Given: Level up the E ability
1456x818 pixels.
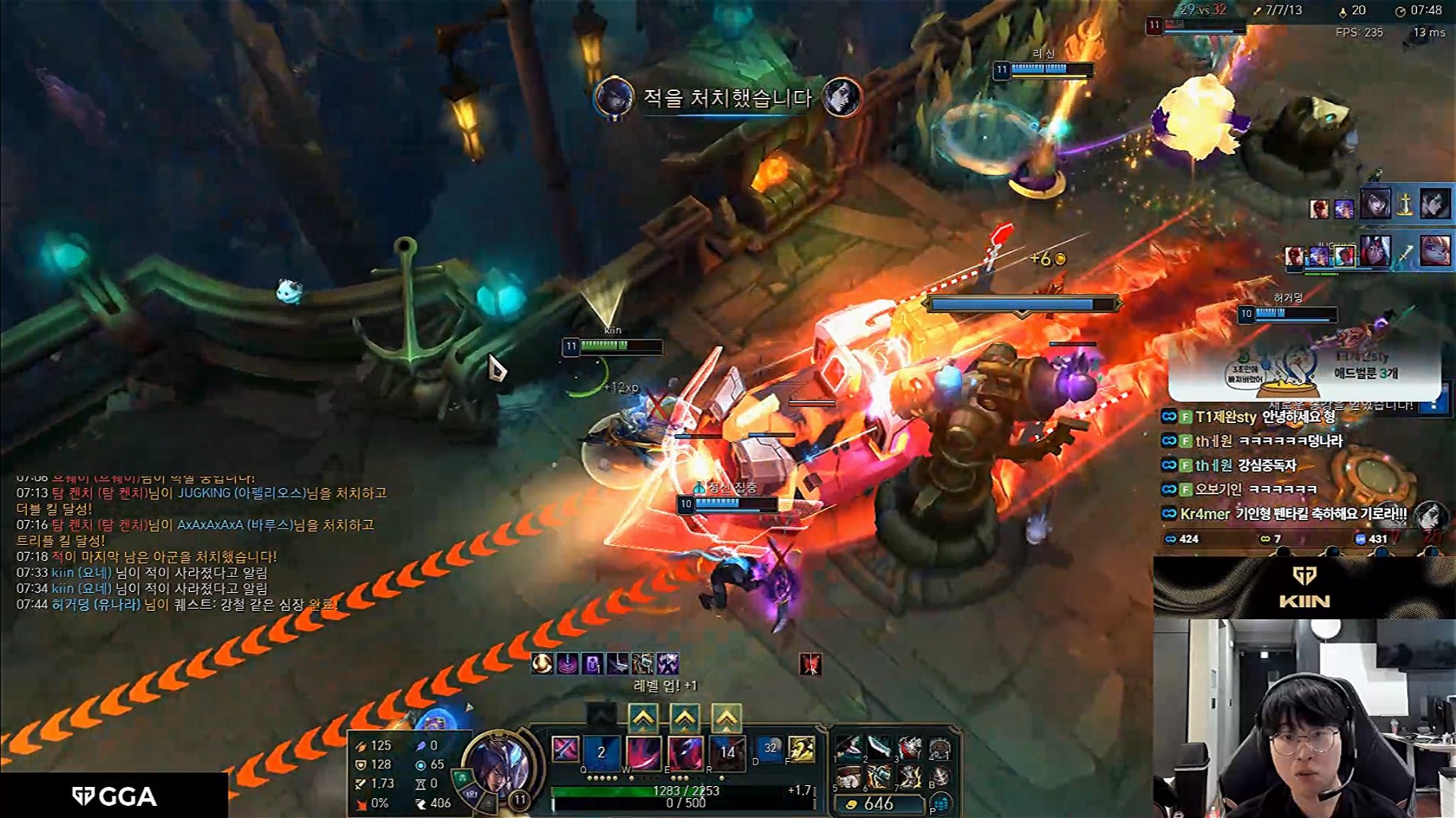Looking at the screenshot, I should click(684, 719).
